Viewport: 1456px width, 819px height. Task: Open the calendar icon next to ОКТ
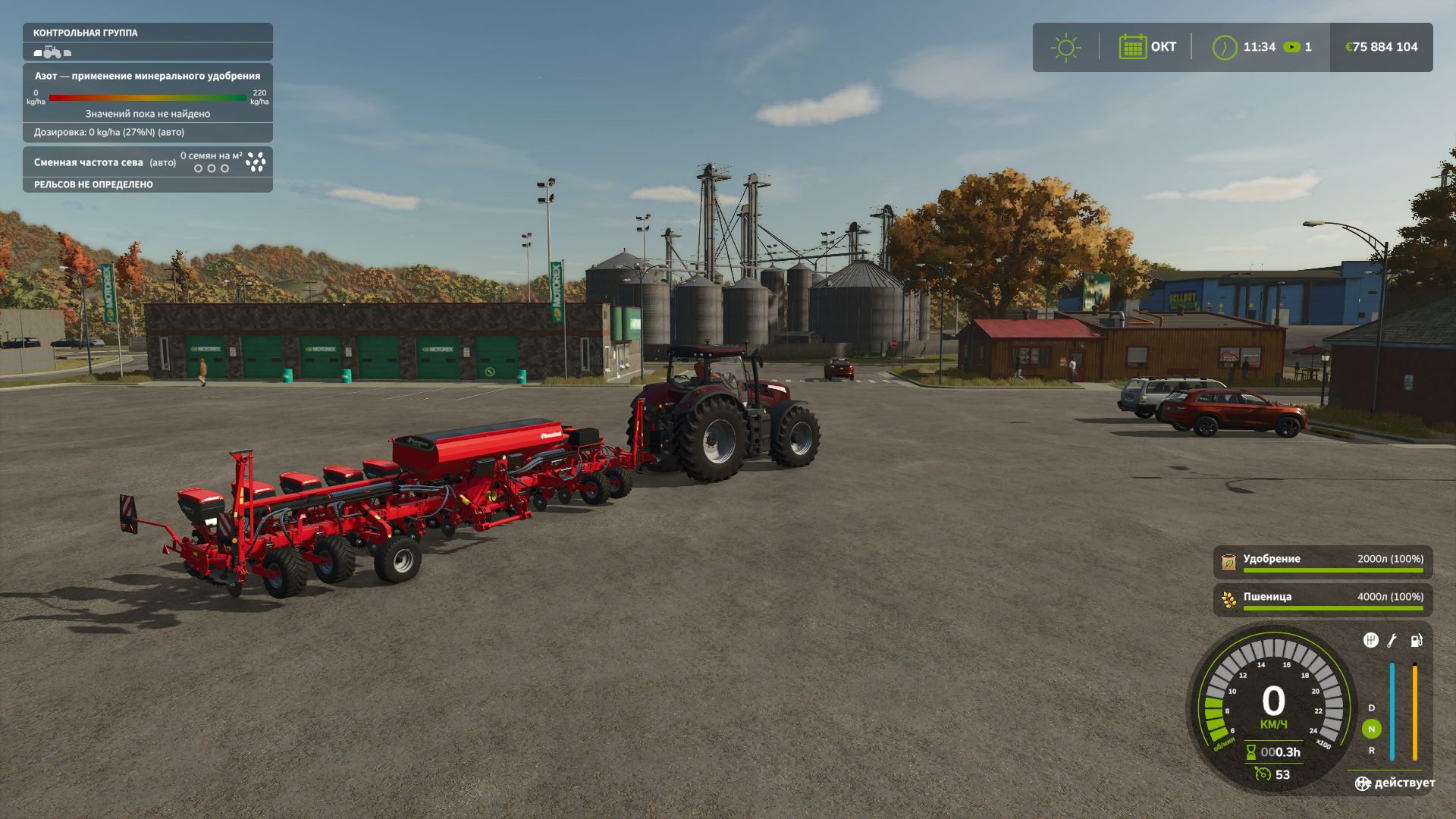coord(1132,47)
